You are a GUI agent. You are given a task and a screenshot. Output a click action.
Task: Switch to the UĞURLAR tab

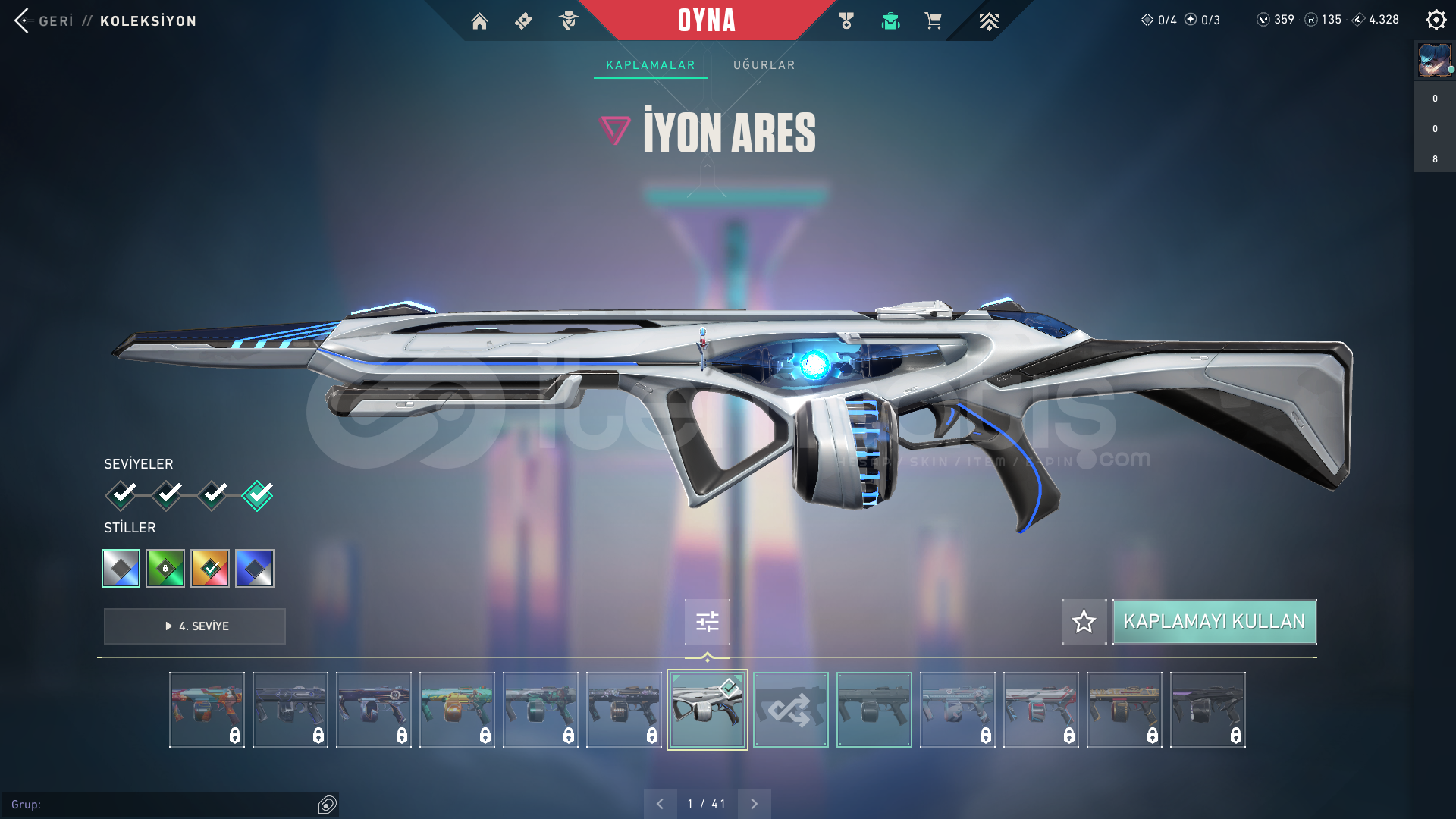click(x=764, y=65)
